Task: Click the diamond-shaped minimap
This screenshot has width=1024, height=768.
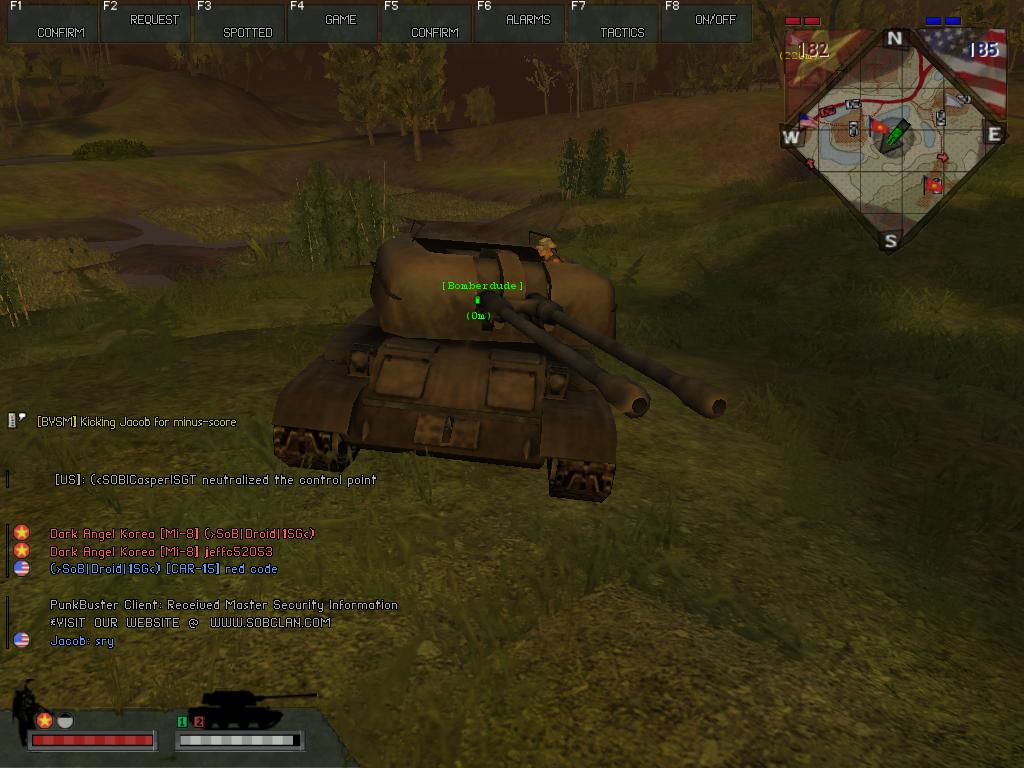Action: point(893,138)
